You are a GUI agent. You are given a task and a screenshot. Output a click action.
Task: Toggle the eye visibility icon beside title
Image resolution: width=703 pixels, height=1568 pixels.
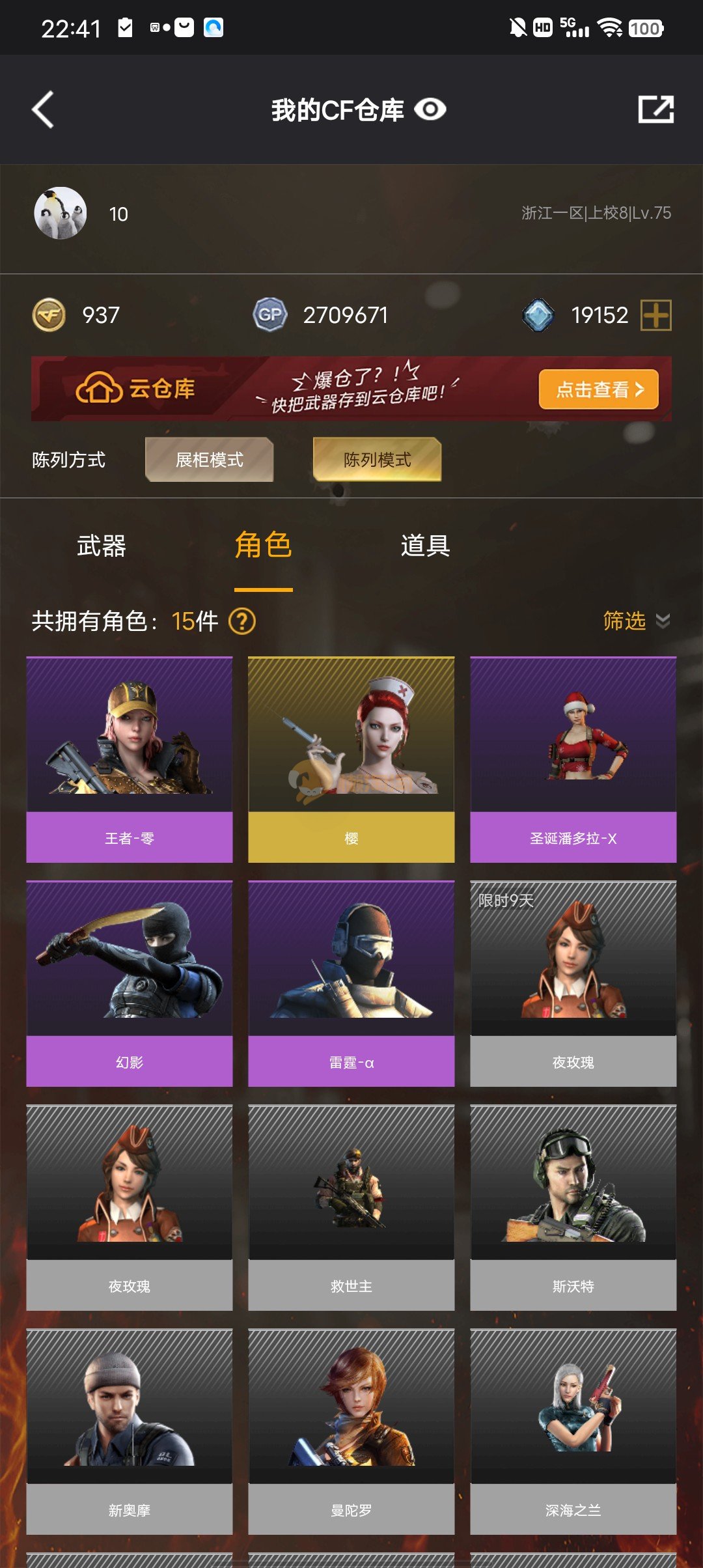(x=430, y=109)
